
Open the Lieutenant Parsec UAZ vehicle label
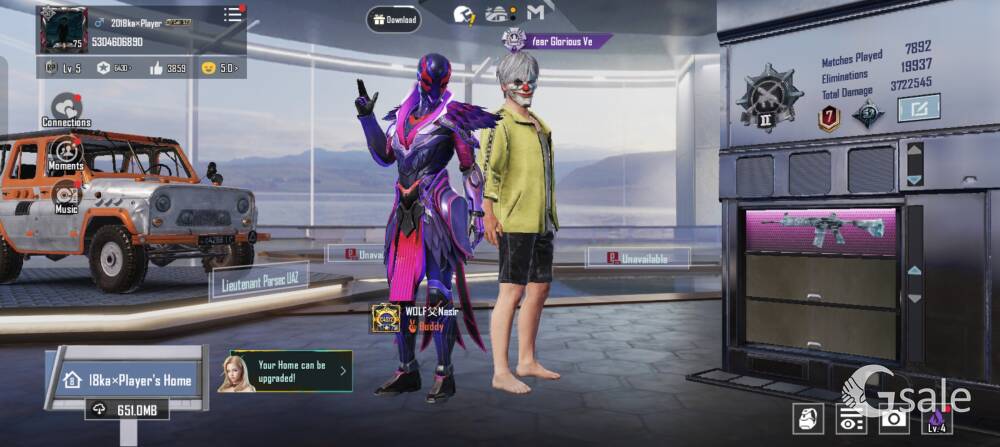tap(258, 282)
